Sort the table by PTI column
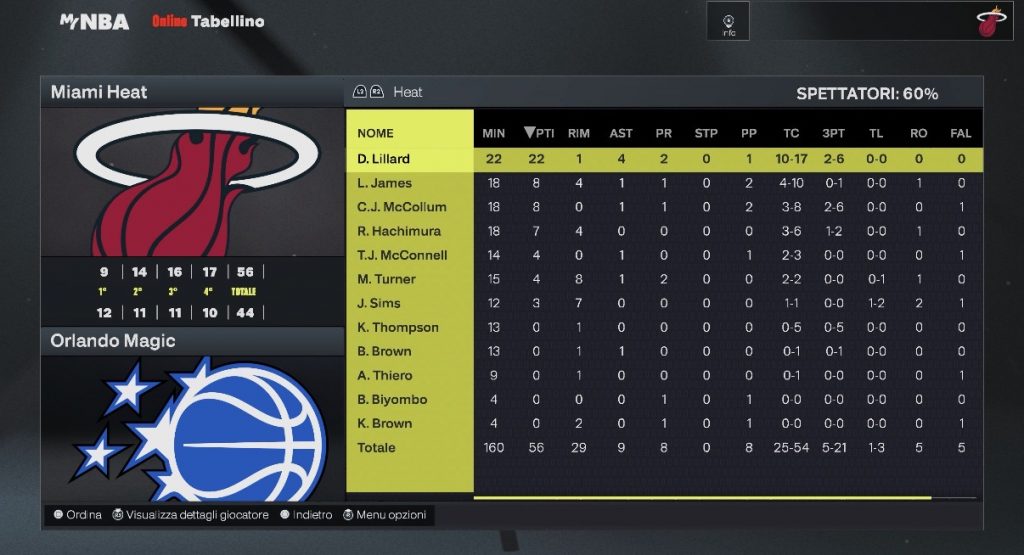This screenshot has width=1024, height=555. (538, 133)
